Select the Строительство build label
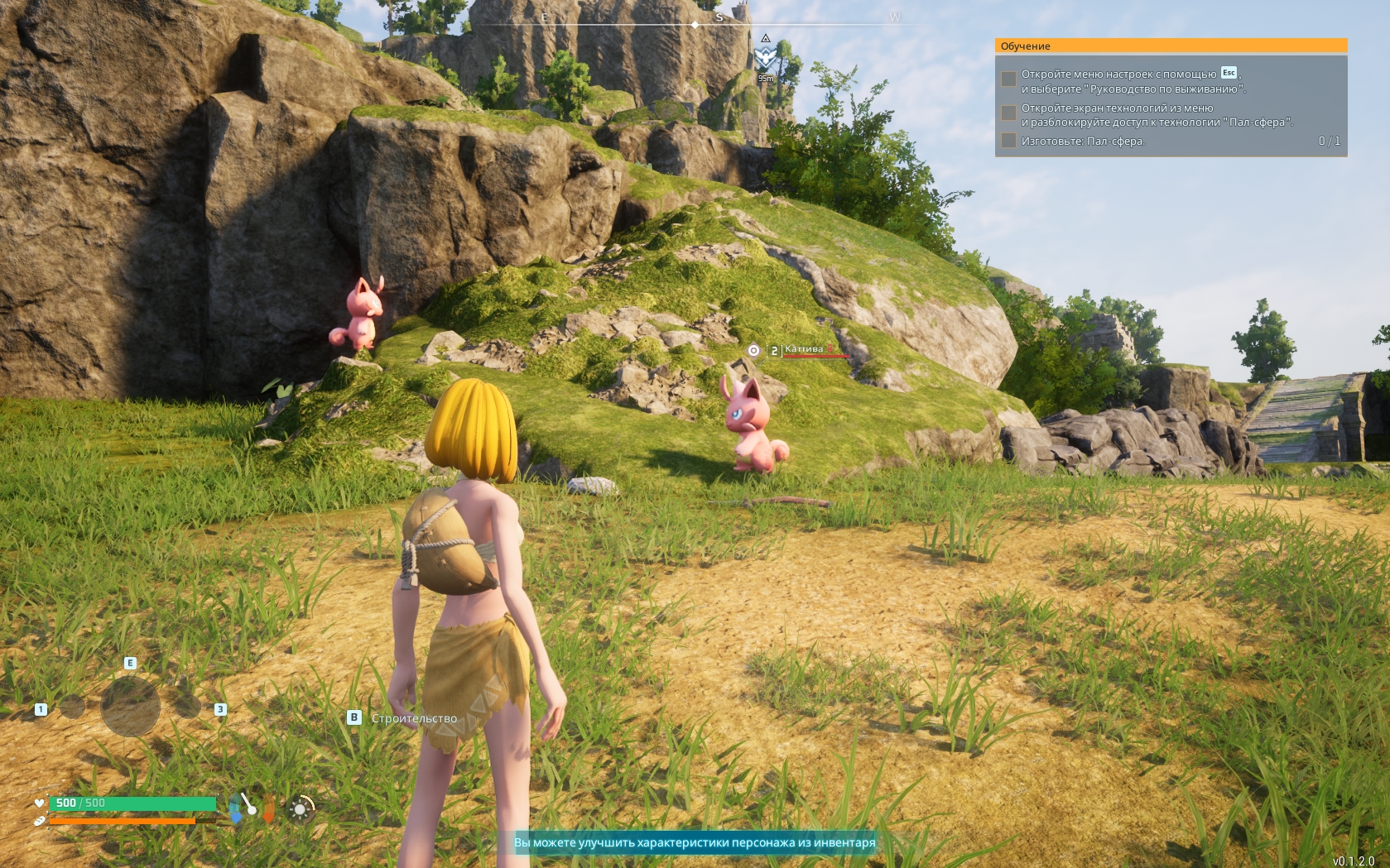 [x=414, y=718]
